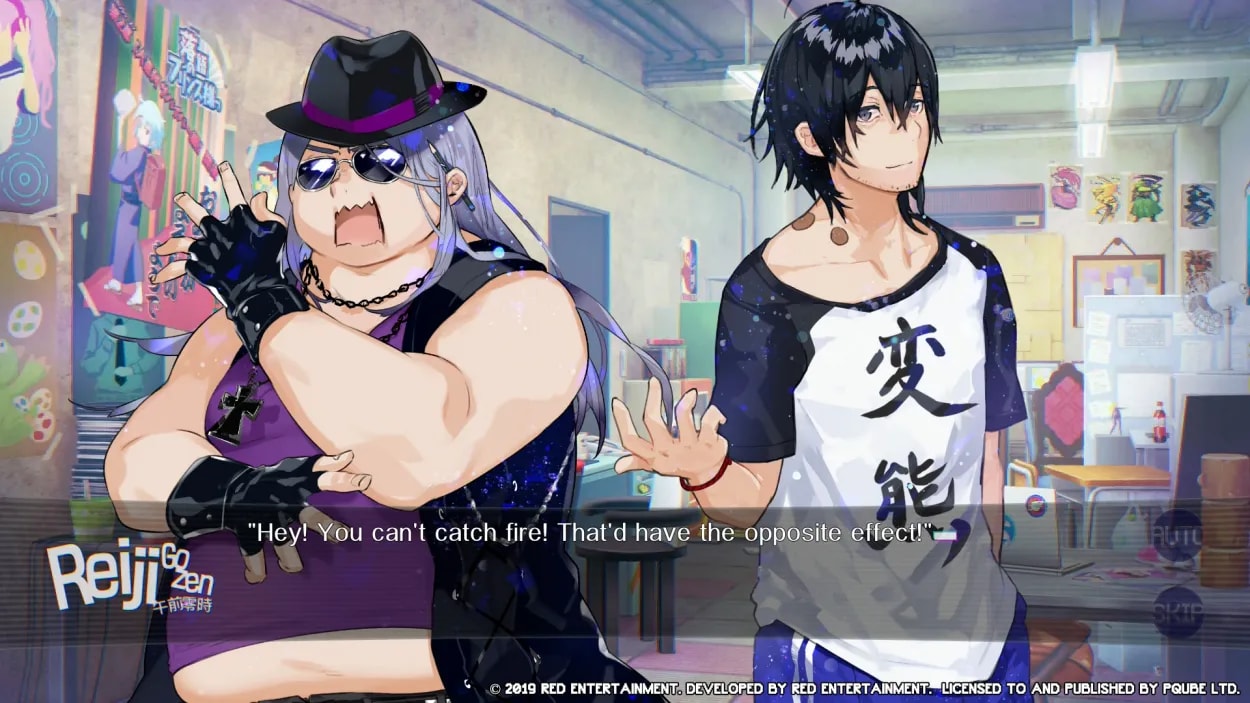Activate the SKIP button

[1177, 607]
